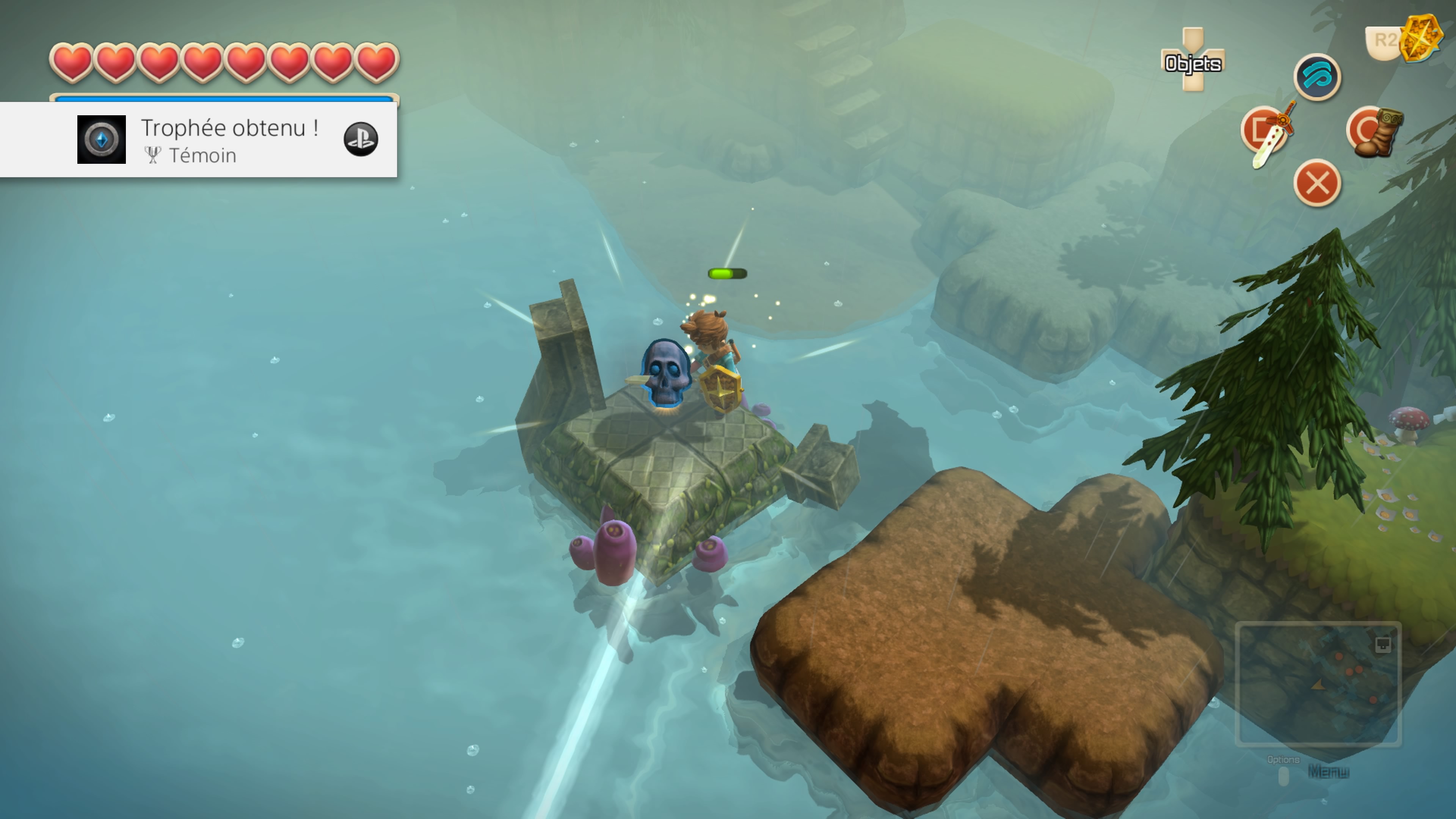This screenshot has width=1456, height=819.
Task: Open the Témoin trophy notification
Action: pos(198,140)
